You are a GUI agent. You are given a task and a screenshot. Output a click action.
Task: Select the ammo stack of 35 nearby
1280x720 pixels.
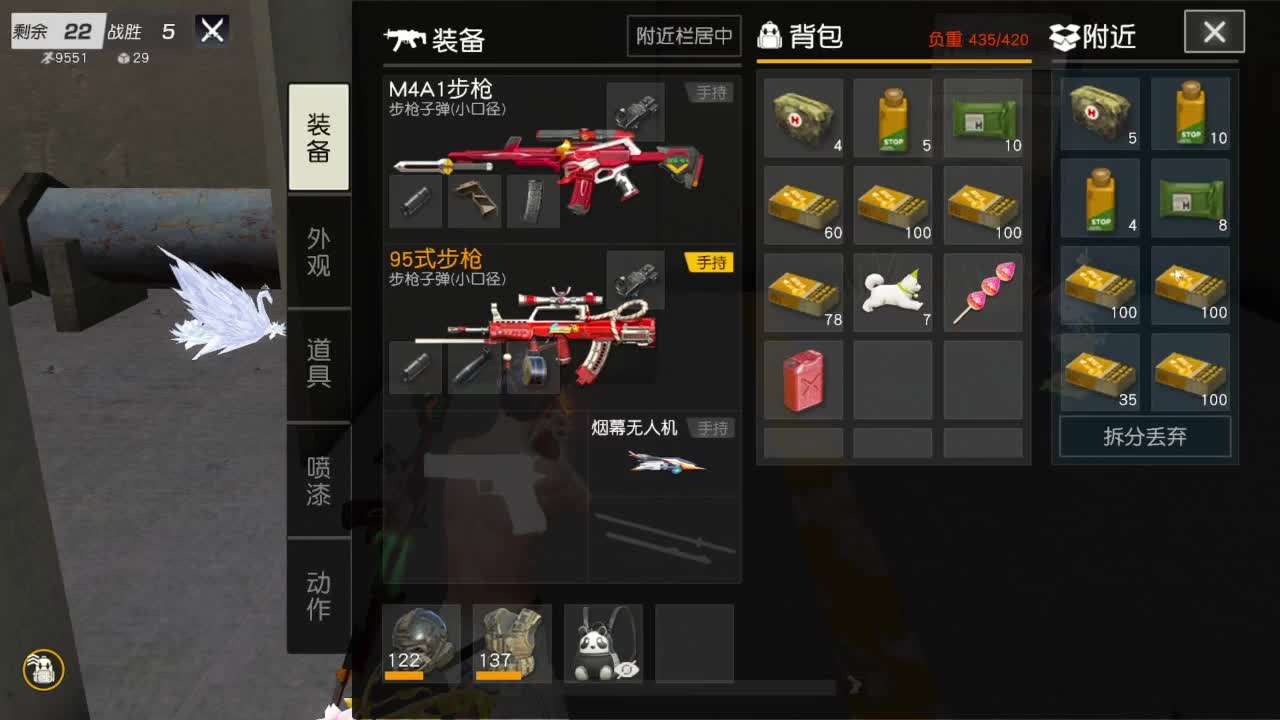click(x=1100, y=374)
